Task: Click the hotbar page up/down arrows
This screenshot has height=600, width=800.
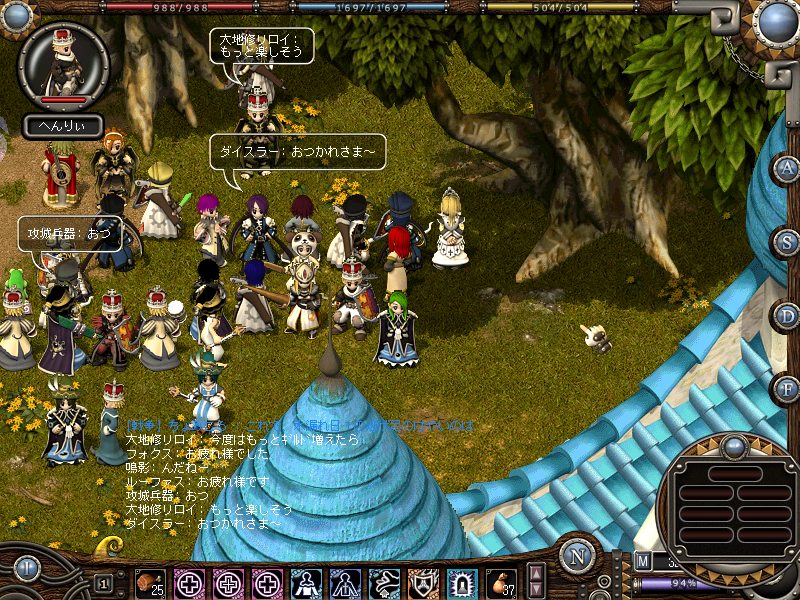Action: pyautogui.click(x=536, y=581)
